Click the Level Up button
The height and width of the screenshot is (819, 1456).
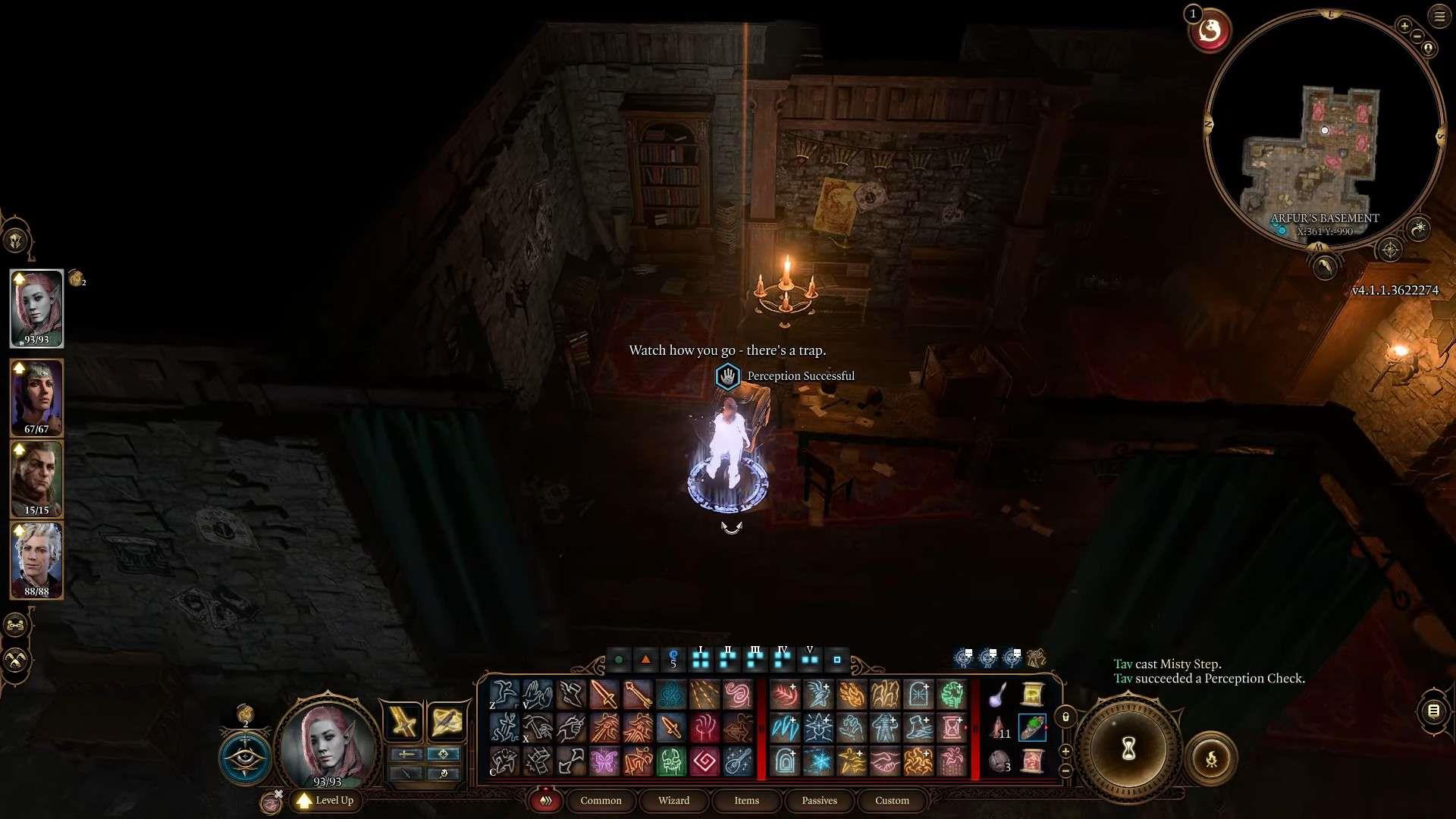(325, 800)
